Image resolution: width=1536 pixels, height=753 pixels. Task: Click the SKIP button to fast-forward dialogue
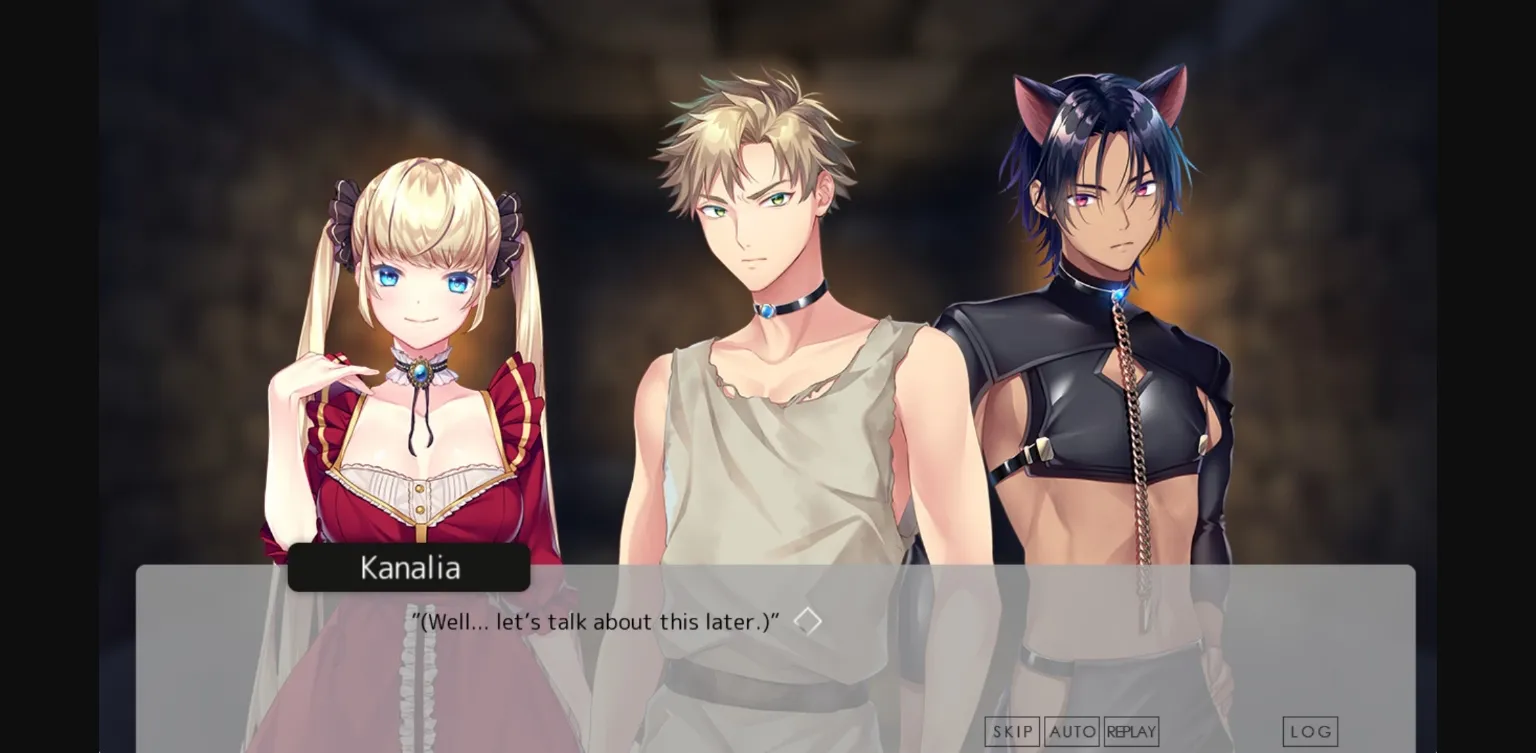1012,731
